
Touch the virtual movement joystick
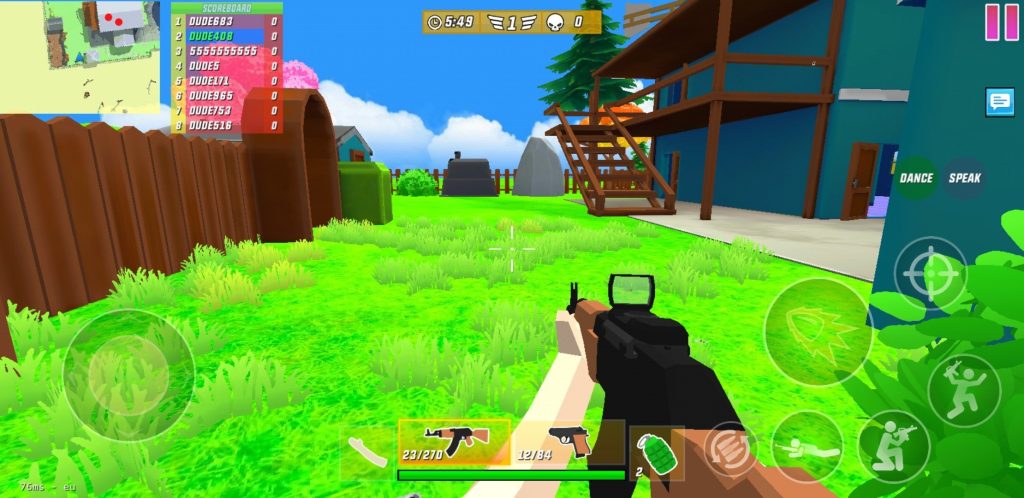128,375
